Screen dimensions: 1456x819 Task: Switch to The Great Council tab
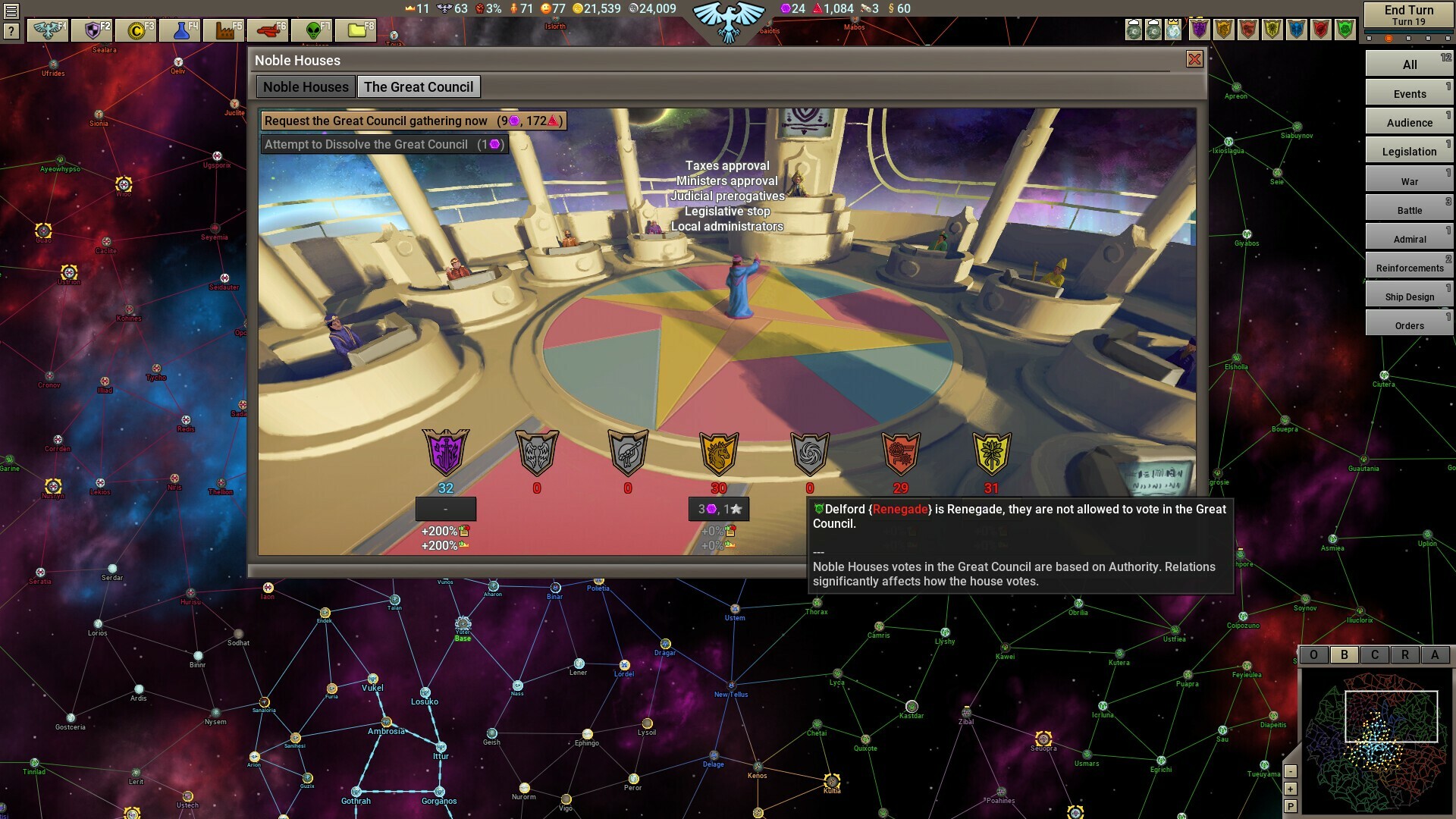coord(419,86)
